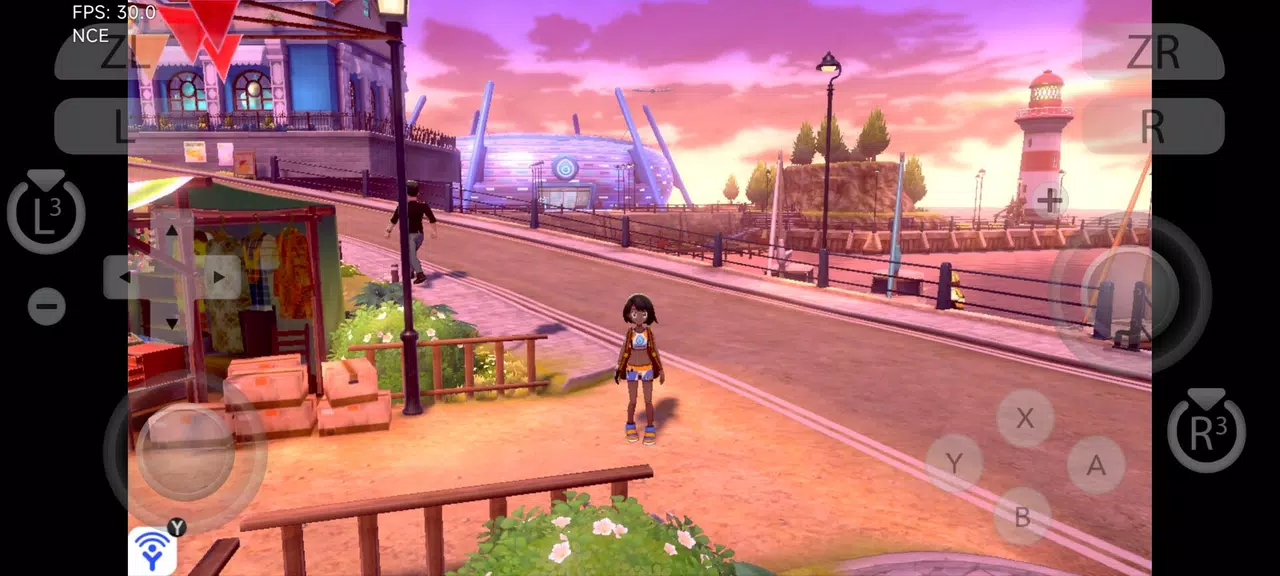Tap the plus button
Viewport: 1280px width, 576px height.
(1048, 202)
